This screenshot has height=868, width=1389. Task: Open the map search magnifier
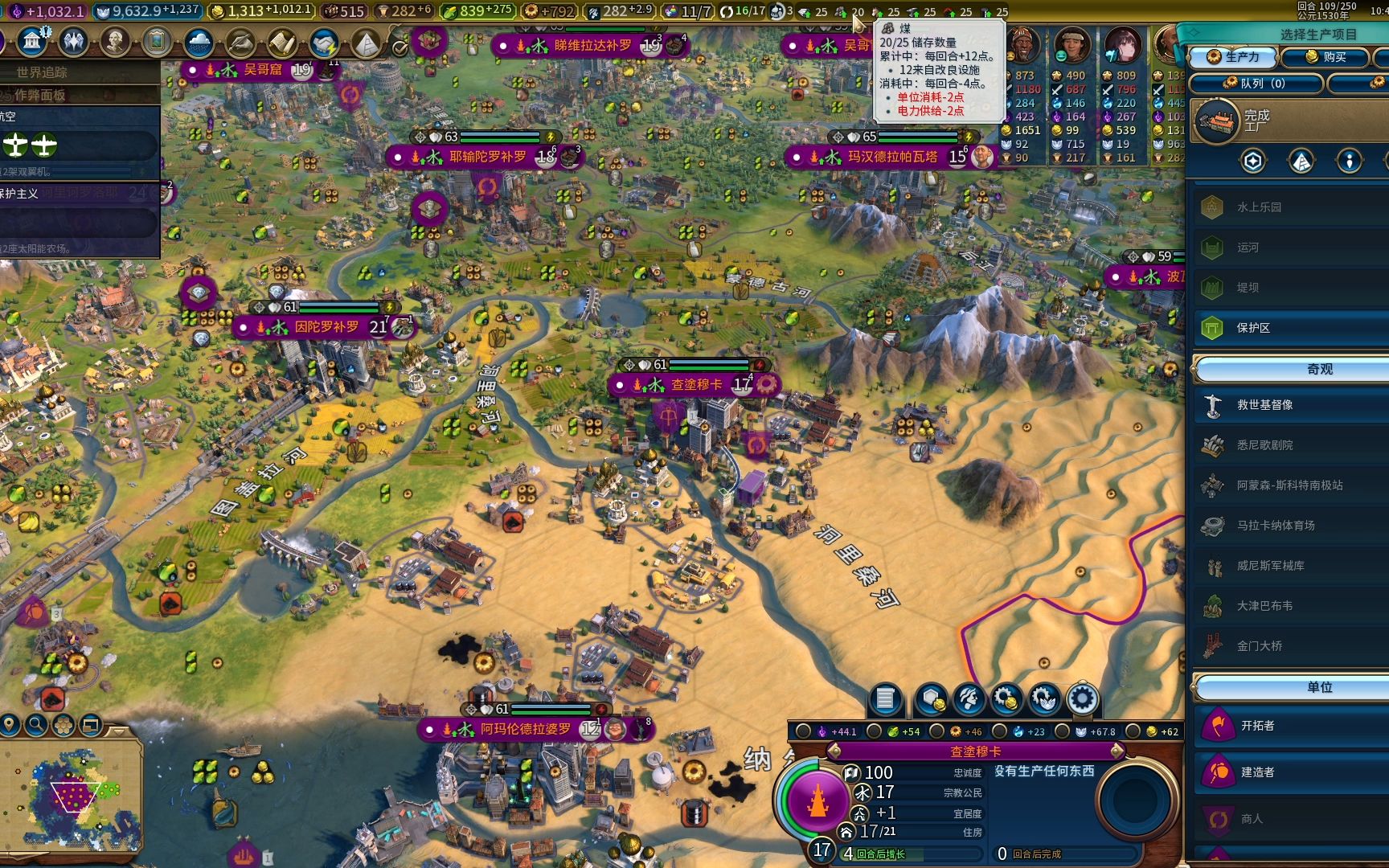click(36, 726)
